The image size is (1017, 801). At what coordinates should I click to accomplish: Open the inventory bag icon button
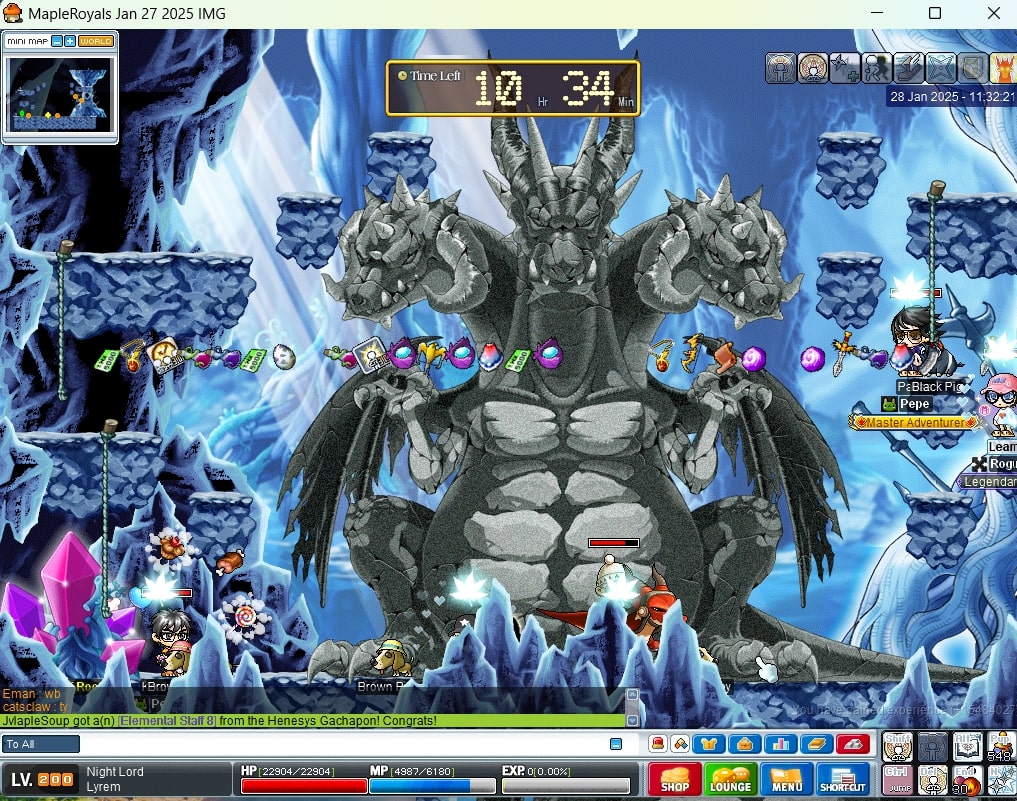[744, 744]
